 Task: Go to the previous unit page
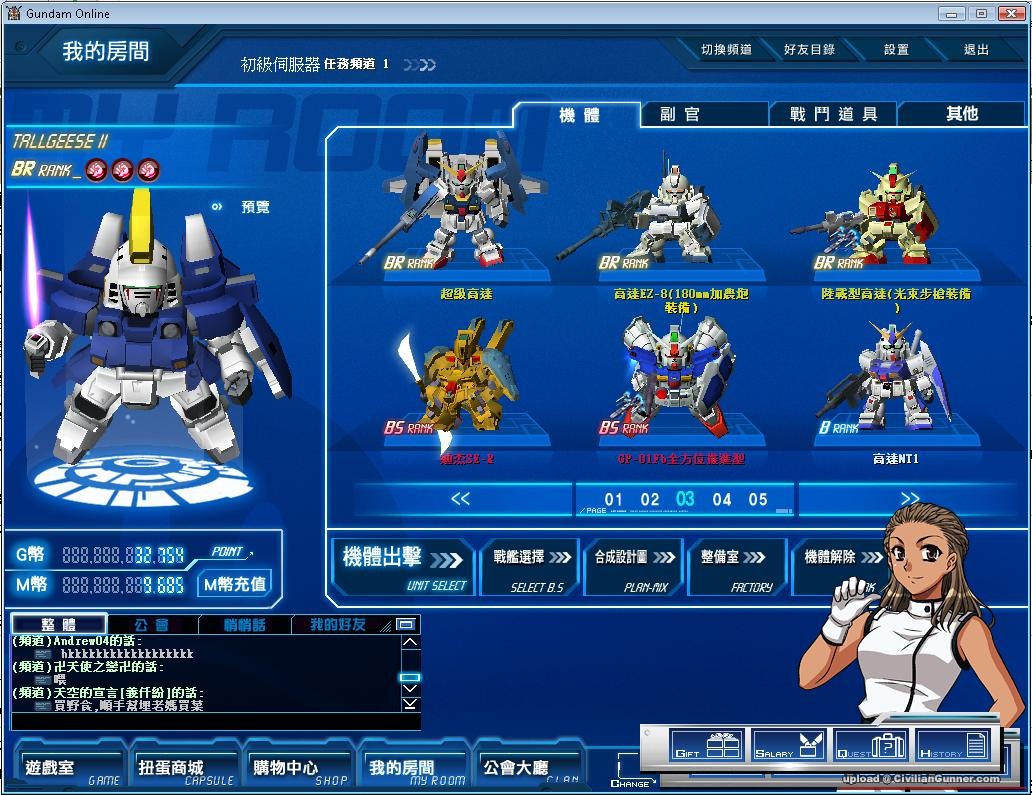click(x=460, y=498)
